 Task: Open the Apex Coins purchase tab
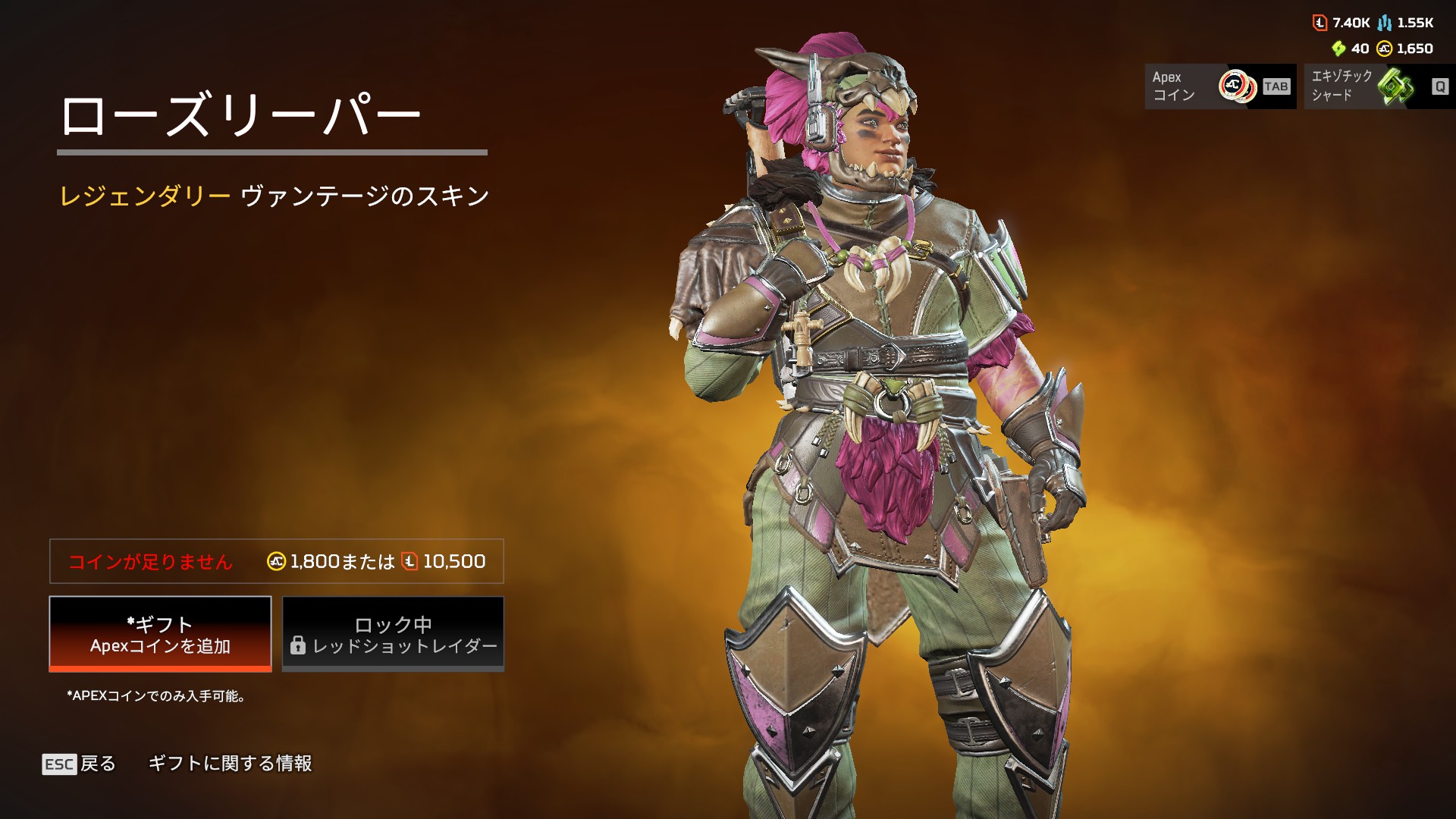point(1219,86)
